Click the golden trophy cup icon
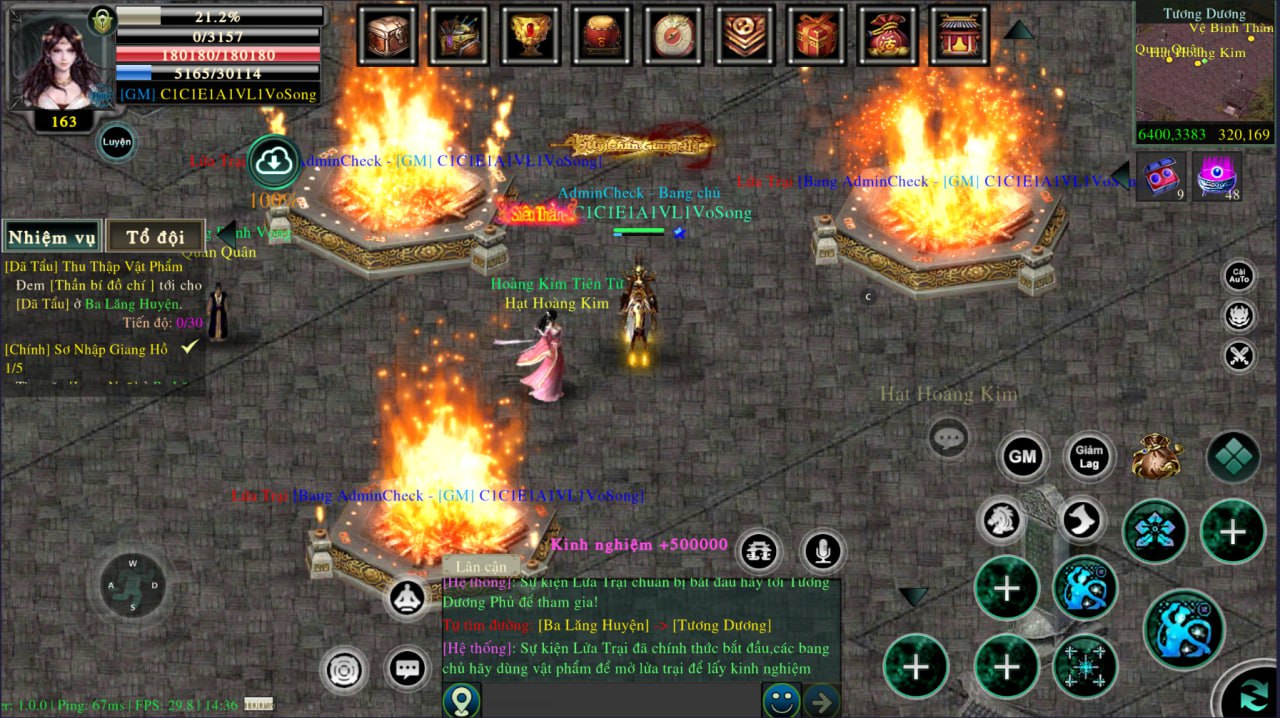 tap(531, 35)
